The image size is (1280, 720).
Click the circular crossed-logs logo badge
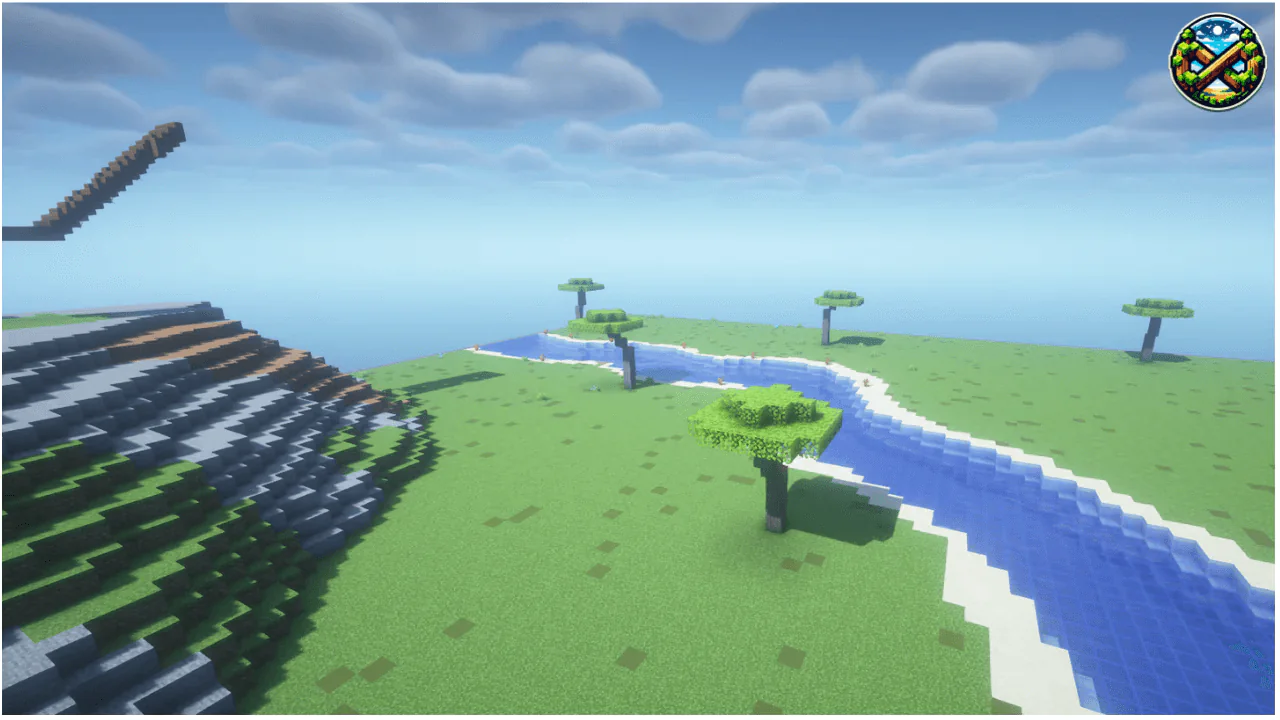click(x=1218, y=62)
